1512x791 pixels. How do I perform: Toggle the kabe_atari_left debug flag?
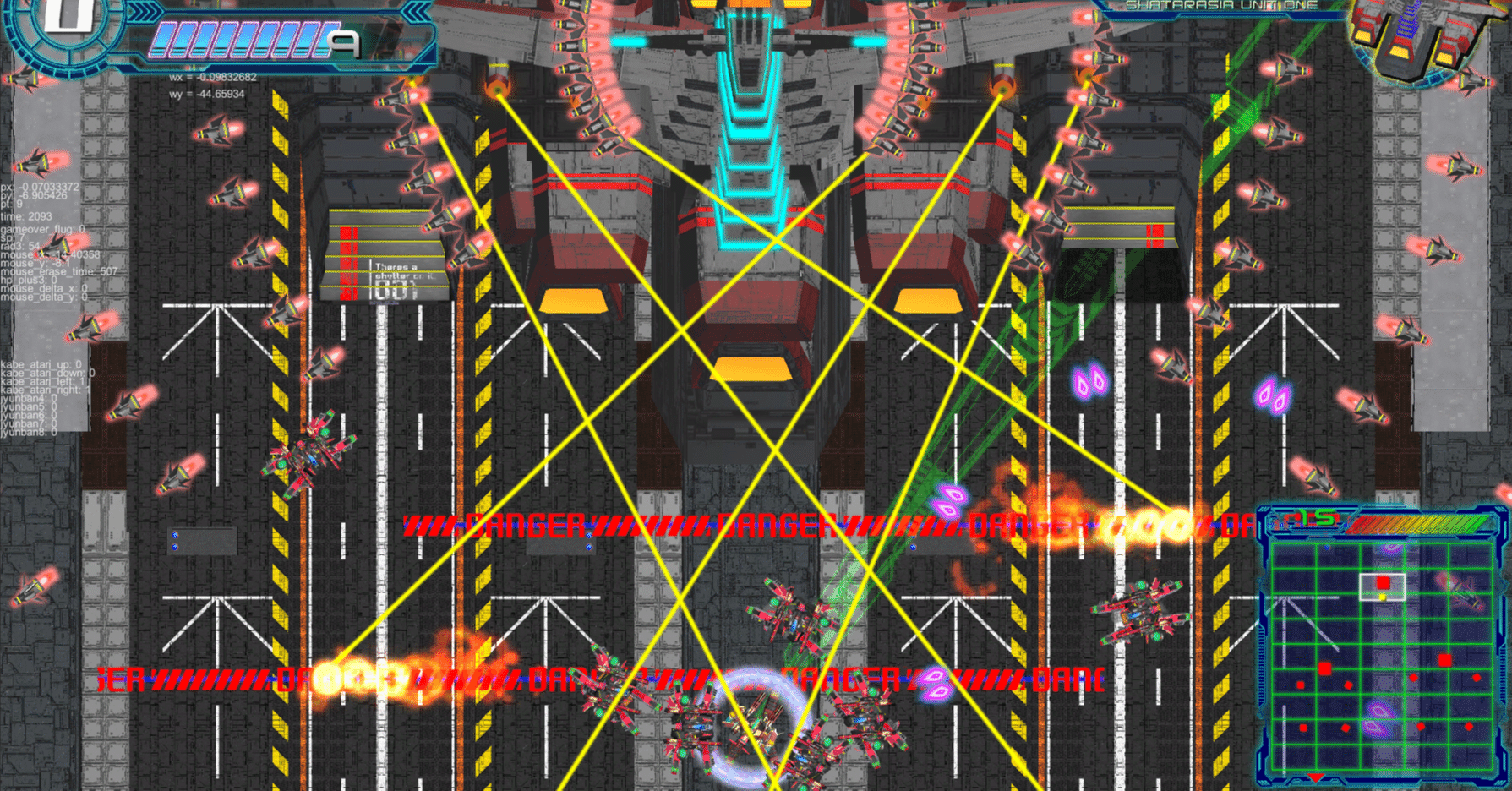click(41, 382)
